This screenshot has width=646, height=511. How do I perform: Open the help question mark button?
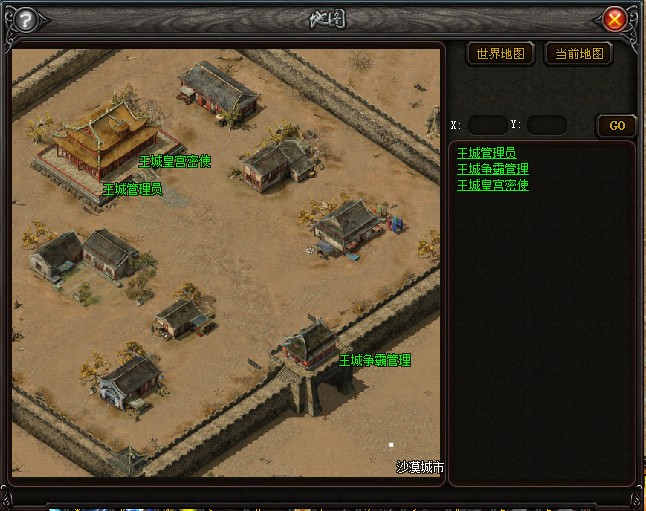tap(26, 19)
